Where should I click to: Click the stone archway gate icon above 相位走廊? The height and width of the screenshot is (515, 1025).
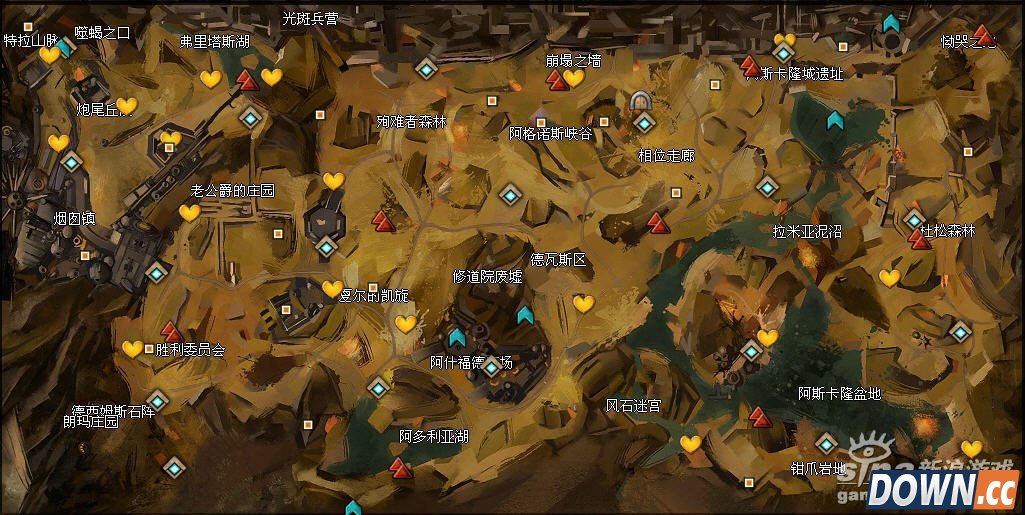tap(641, 100)
